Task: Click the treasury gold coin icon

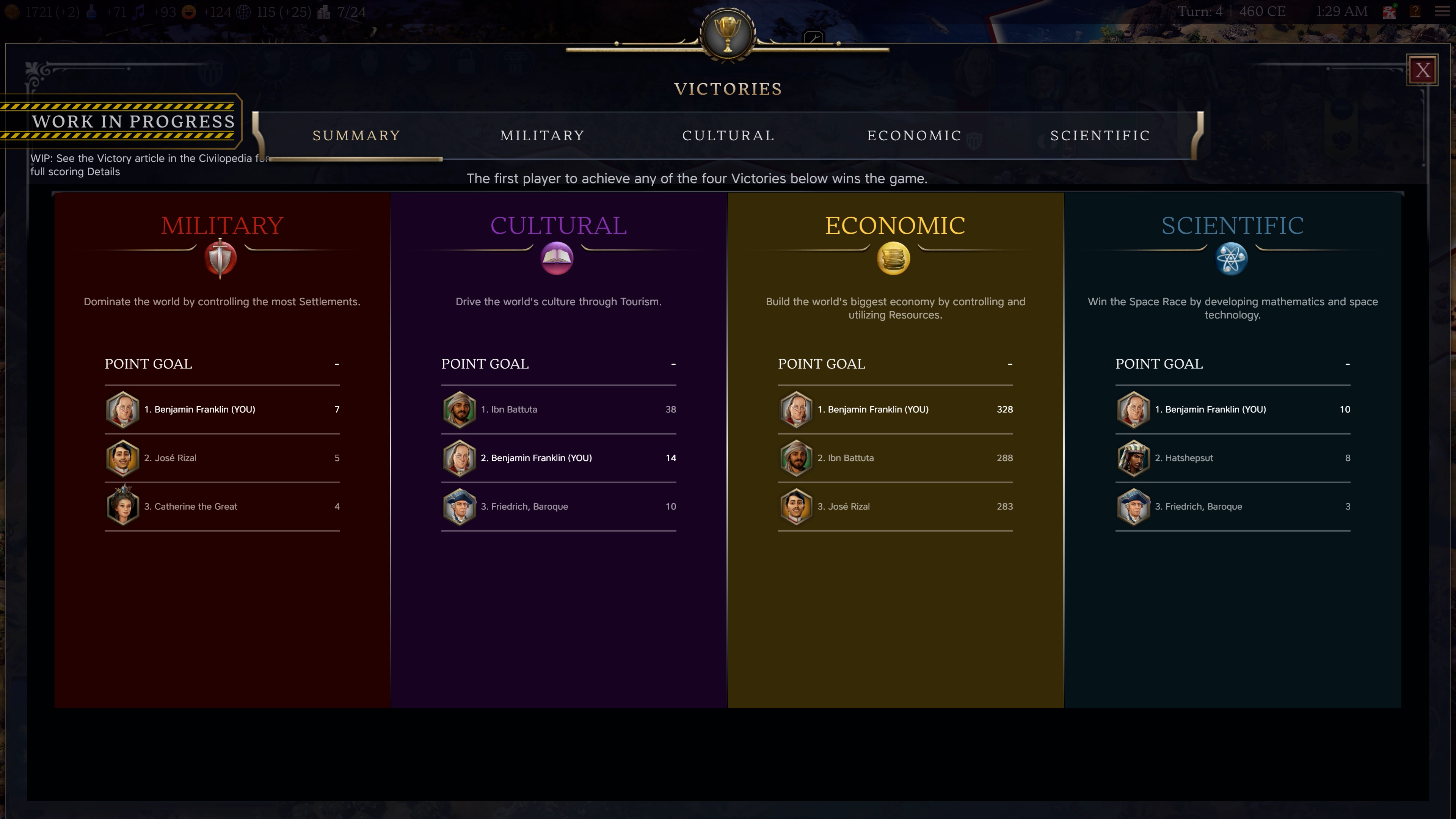Action: [x=11, y=11]
